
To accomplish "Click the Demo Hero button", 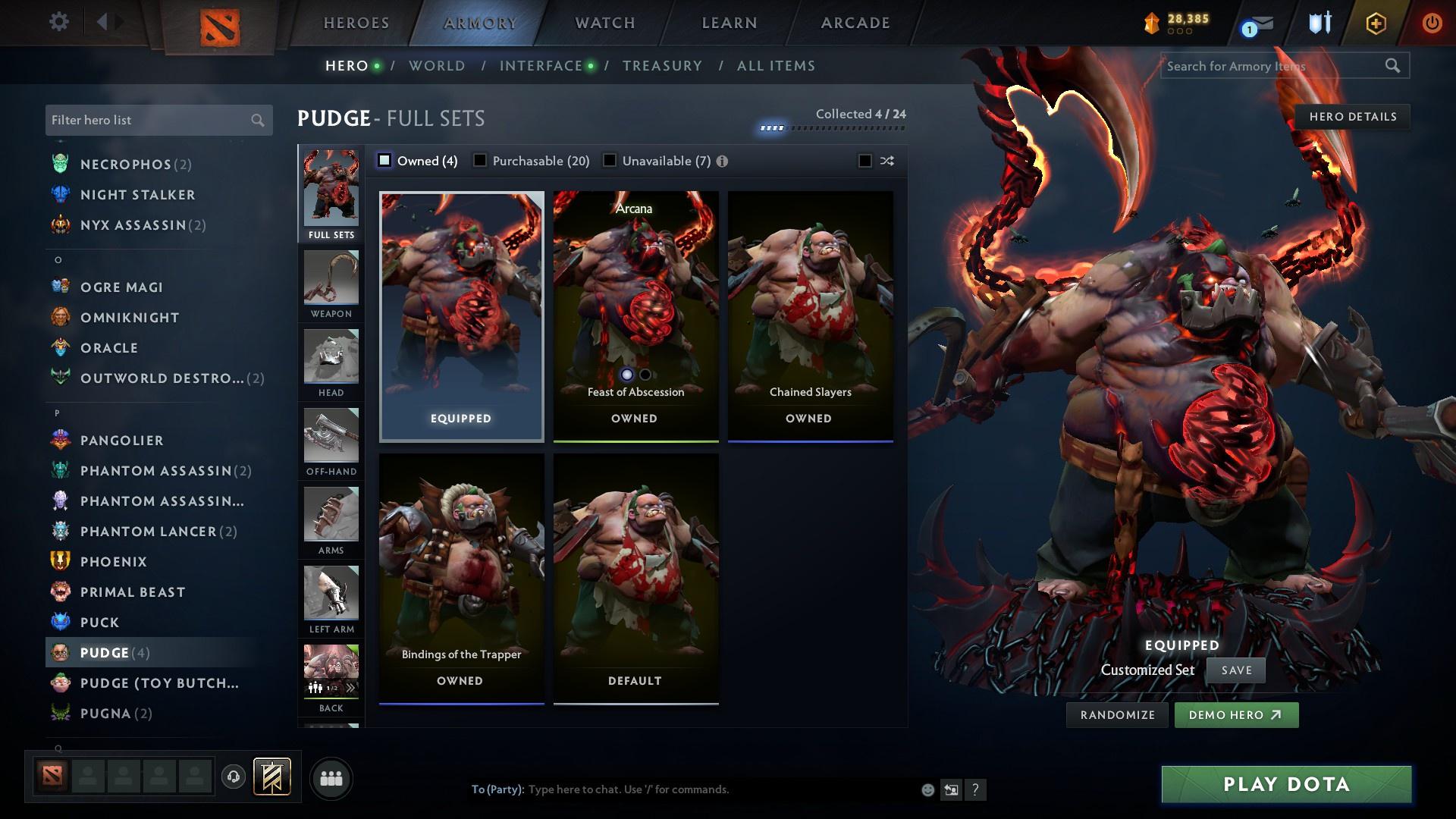I will pyautogui.click(x=1235, y=714).
